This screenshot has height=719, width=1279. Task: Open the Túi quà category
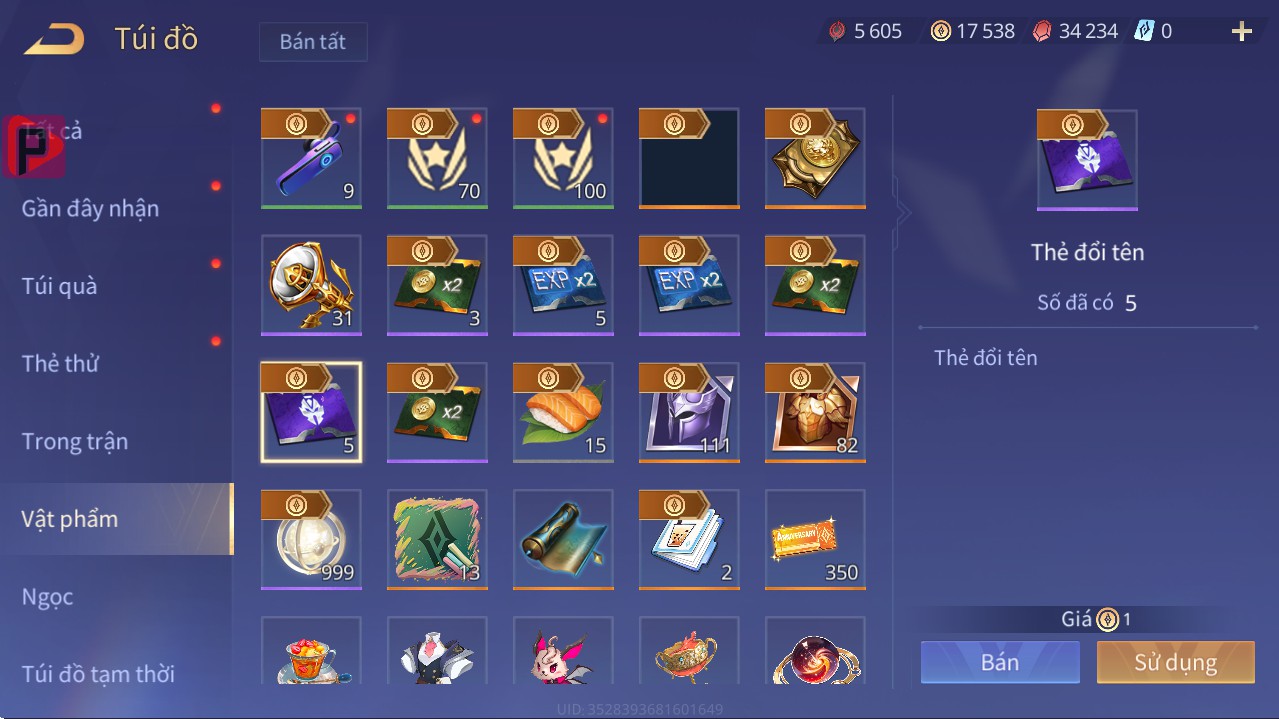(60, 286)
